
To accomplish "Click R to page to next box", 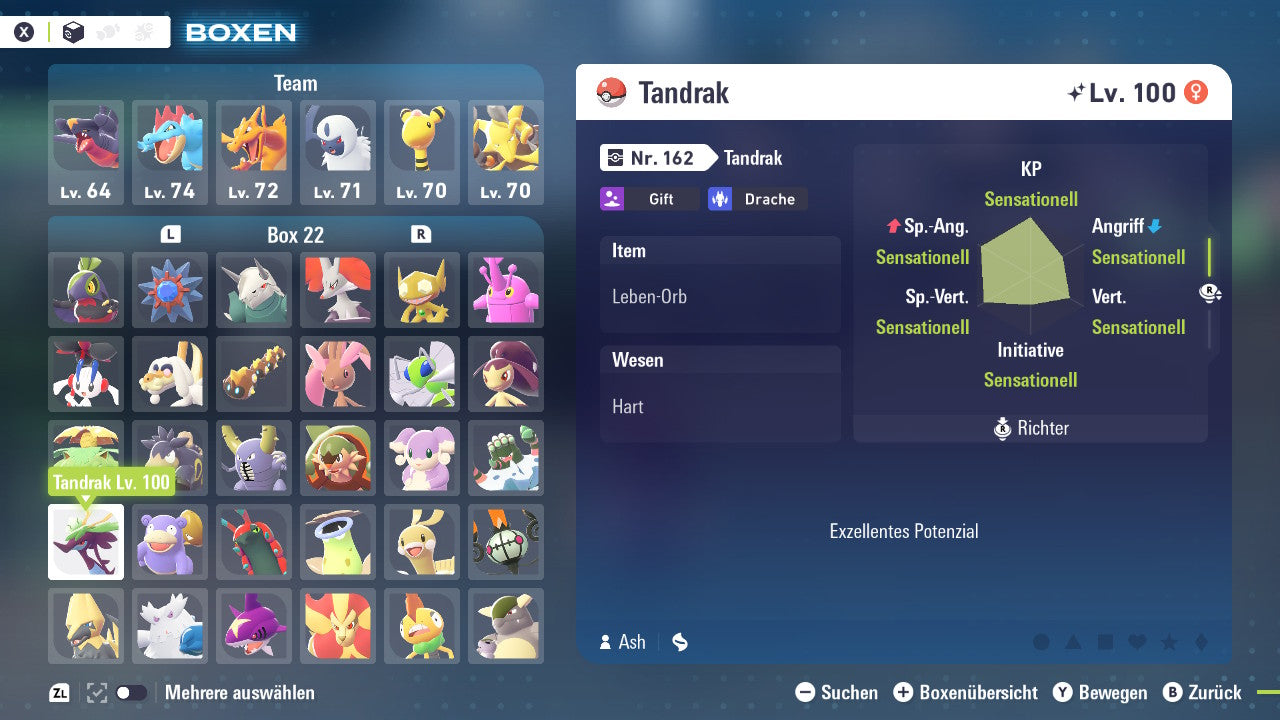I will point(422,234).
